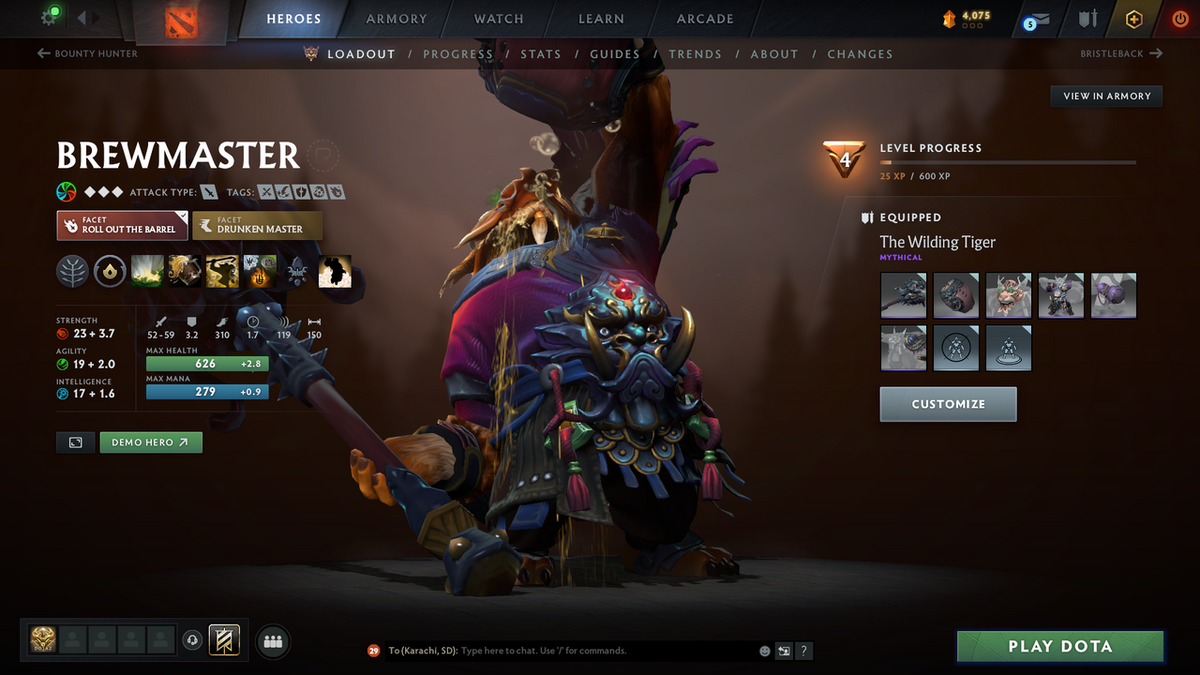Open the Heroes tab

(x=293, y=19)
